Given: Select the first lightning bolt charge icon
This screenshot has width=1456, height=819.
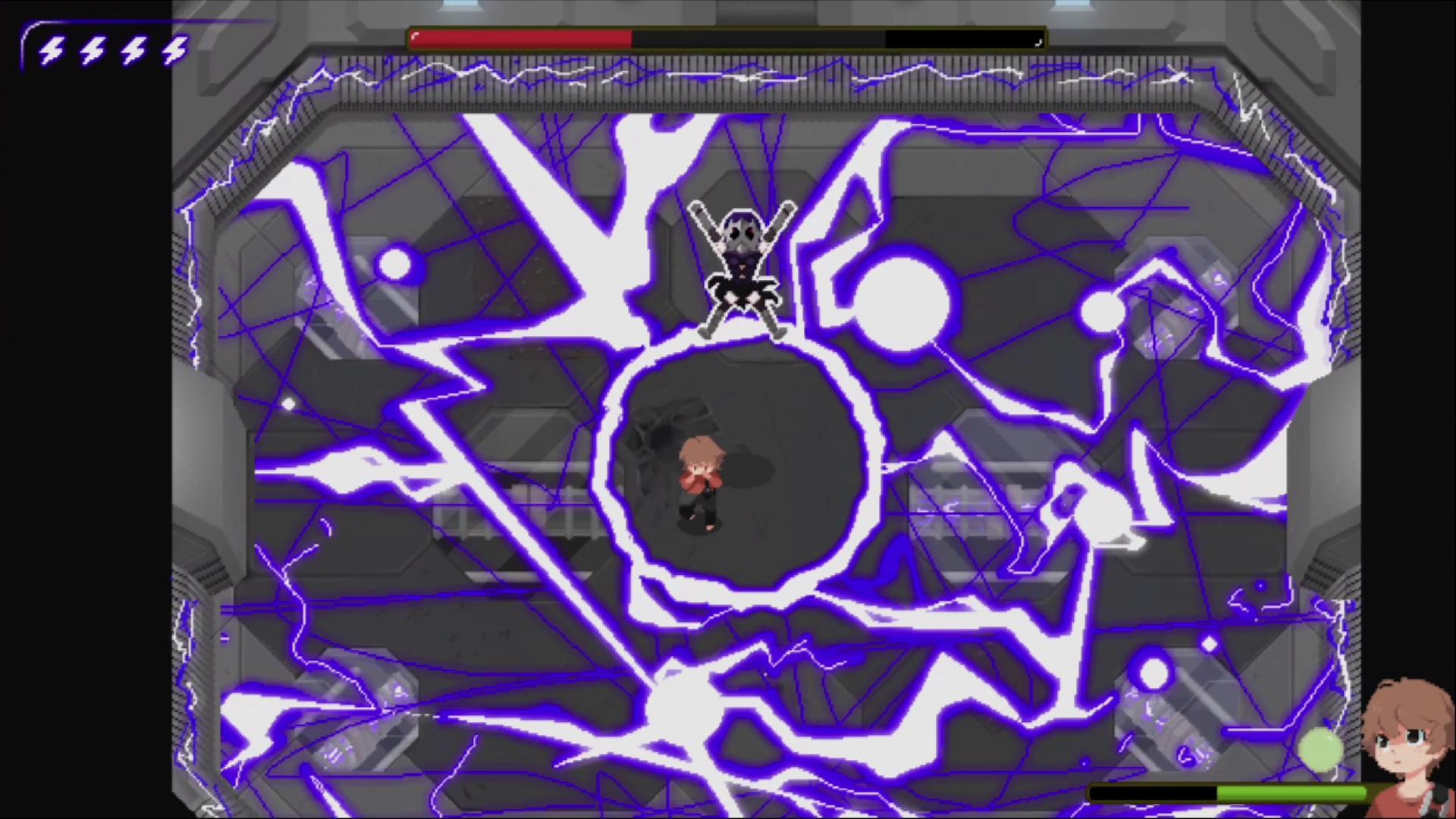Looking at the screenshot, I should click(52, 52).
